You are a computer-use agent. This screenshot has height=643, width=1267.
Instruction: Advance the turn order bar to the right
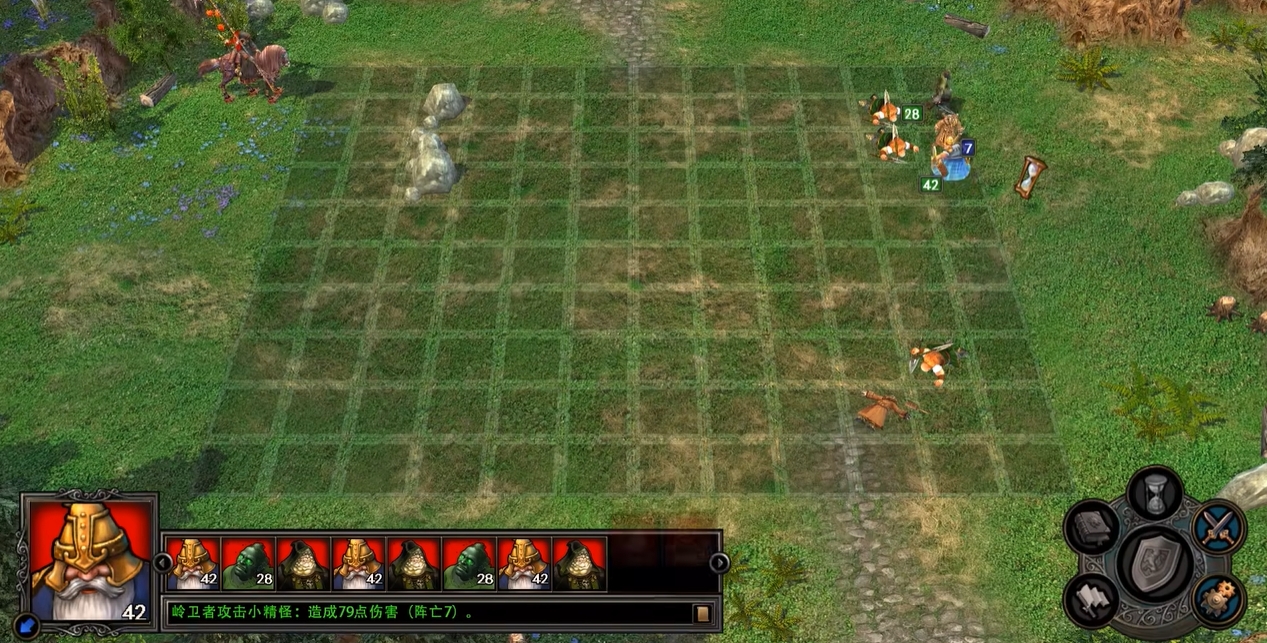click(x=718, y=563)
